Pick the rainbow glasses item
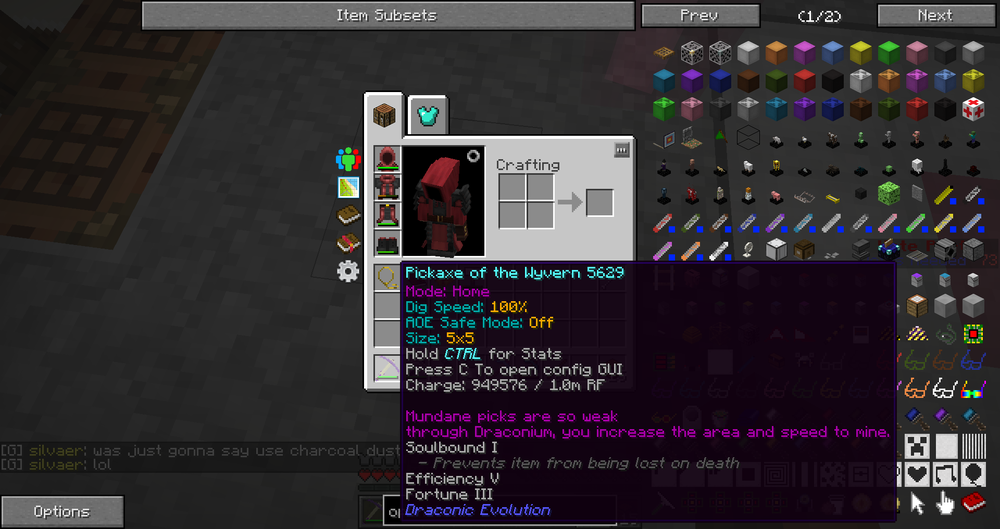 (x=972, y=389)
